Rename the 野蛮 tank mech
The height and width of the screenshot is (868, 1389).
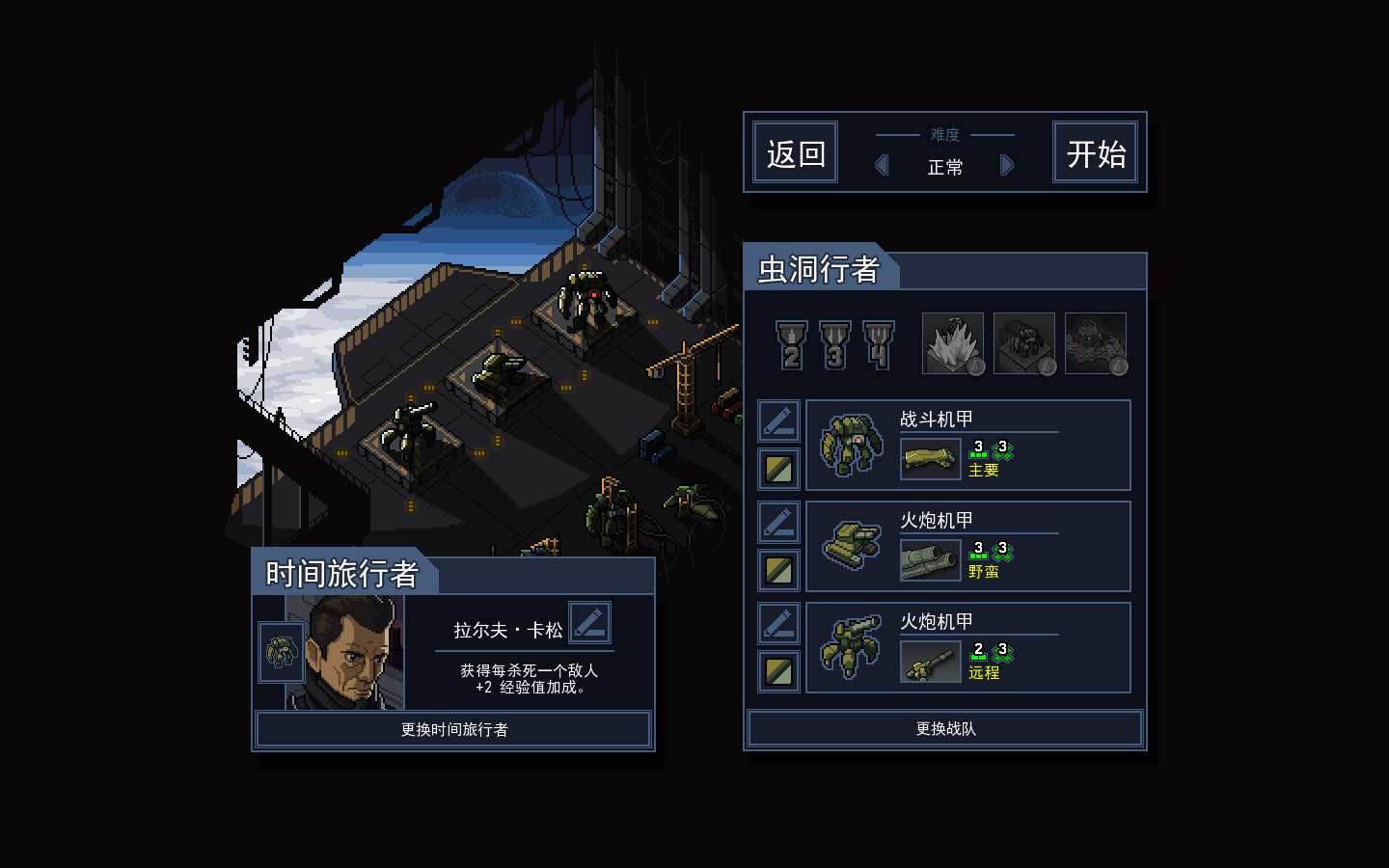(778, 523)
